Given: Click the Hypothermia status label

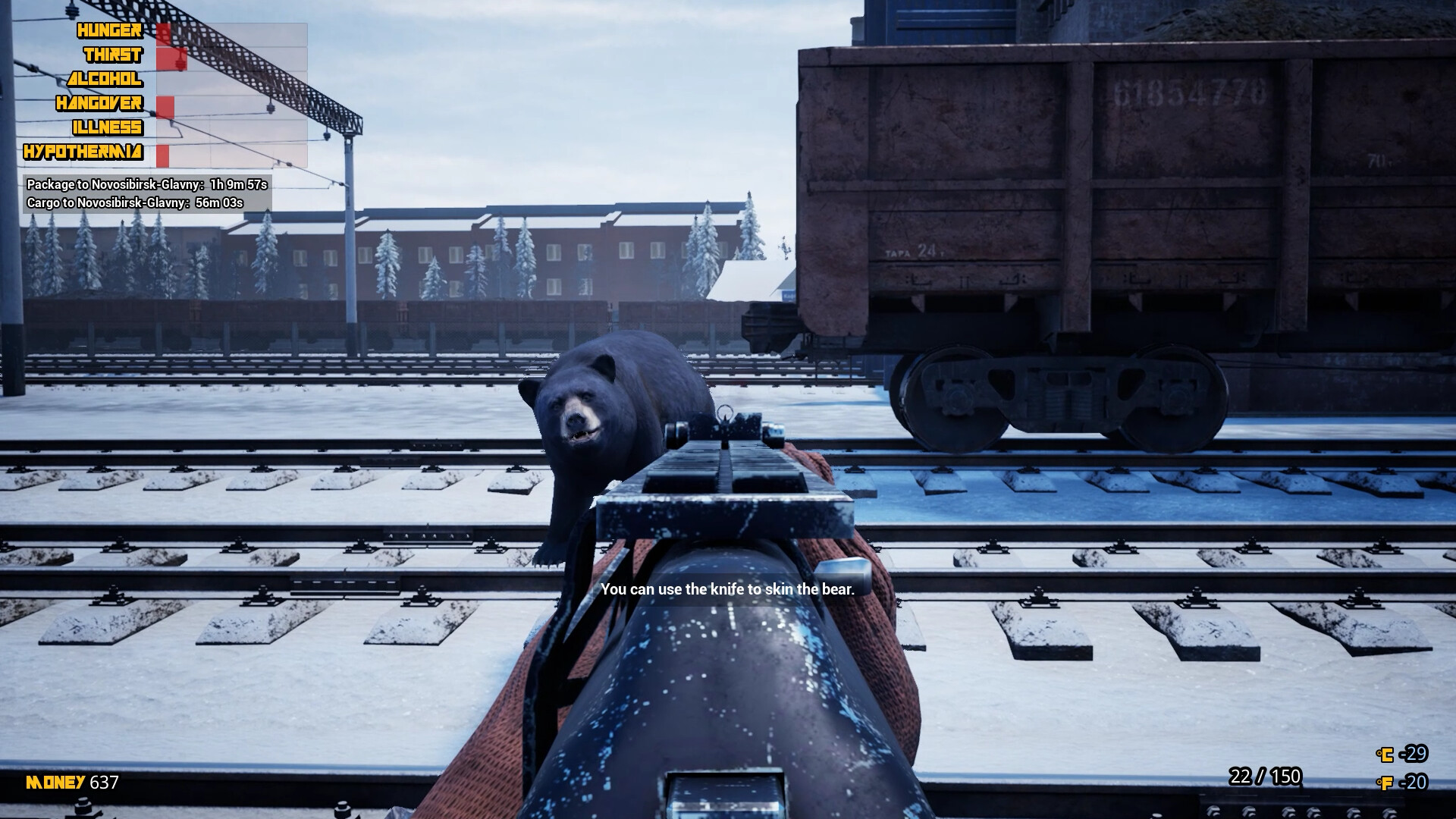Looking at the screenshot, I should click(83, 152).
